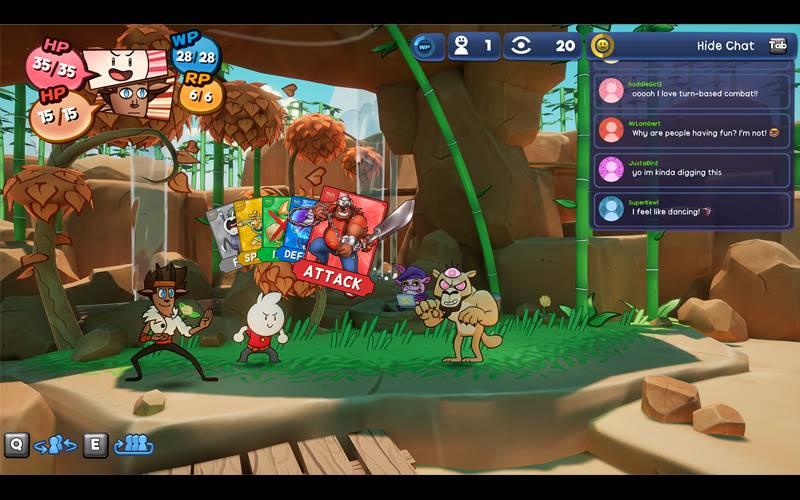This screenshot has height=500, width=800.
Task: Click JustaBird's chat message
Action: (x=691, y=169)
